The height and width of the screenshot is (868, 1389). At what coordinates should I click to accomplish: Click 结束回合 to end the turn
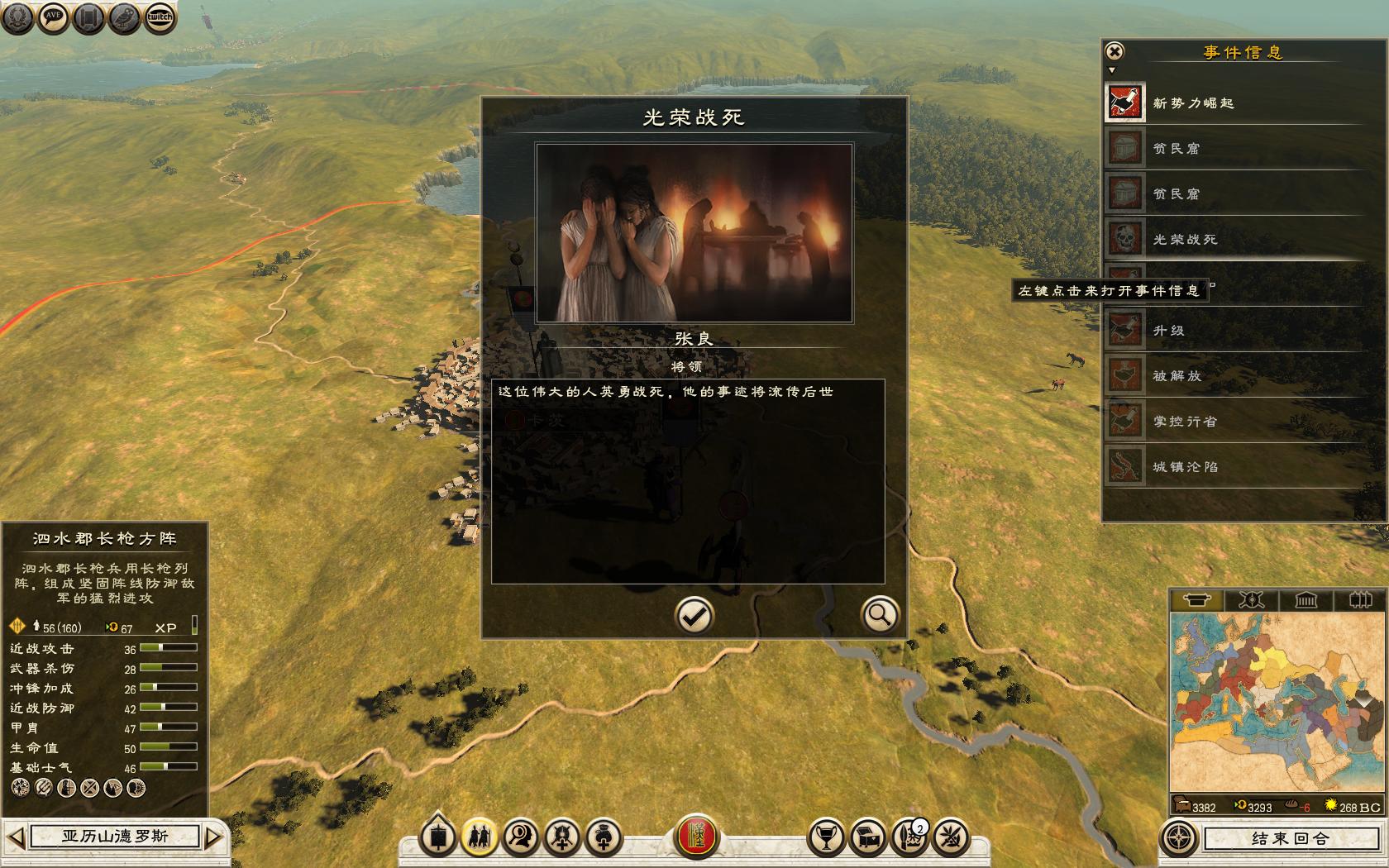tap(1288, 838)
